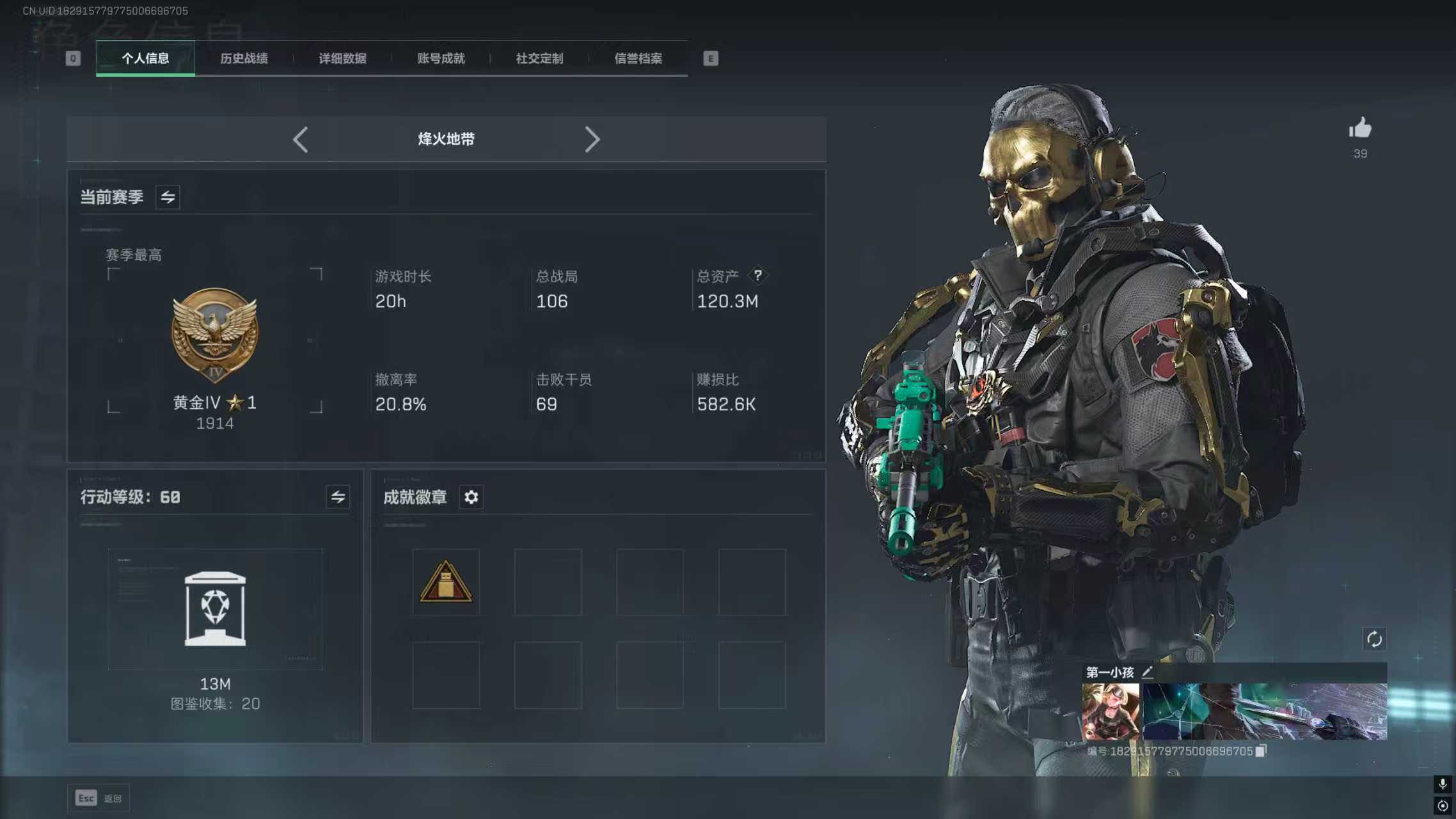The width and height of the screenshot is (1456, 819).
Task: Open the collection display case thumbnail
Action: pyautogui.click(x=215, y=608)
